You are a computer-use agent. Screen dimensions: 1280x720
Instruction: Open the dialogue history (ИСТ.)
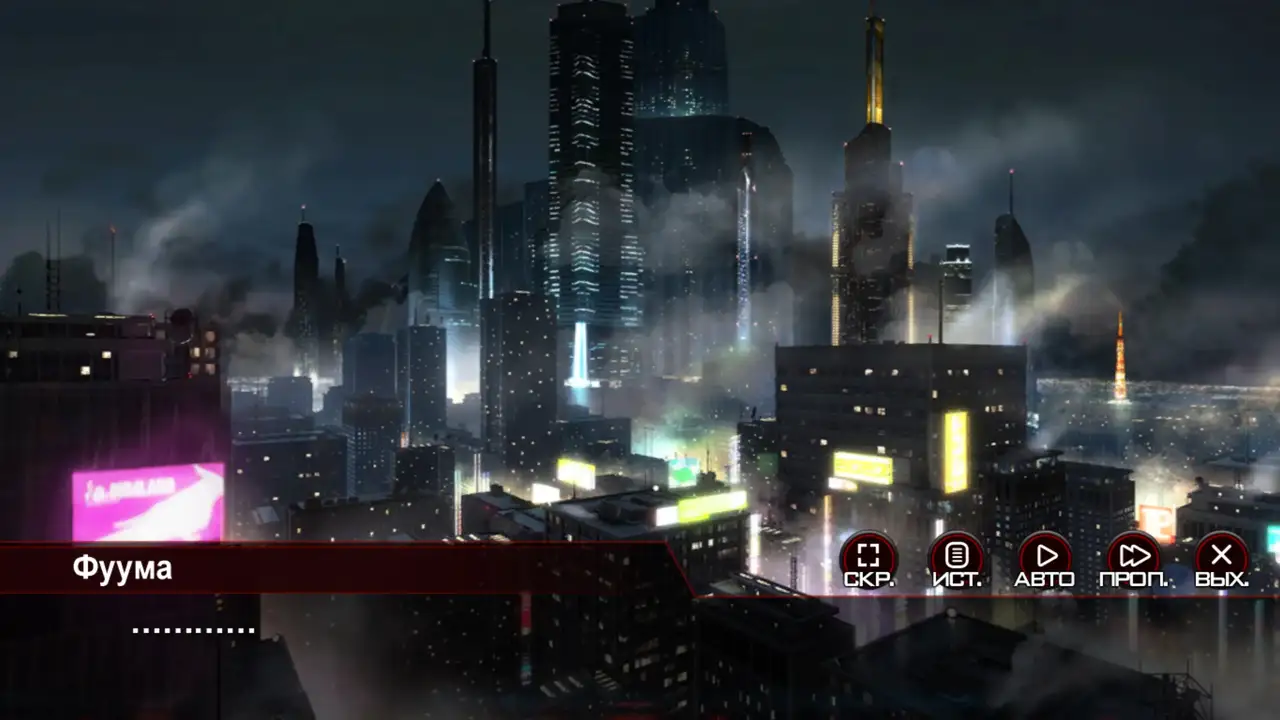point(957,558)
